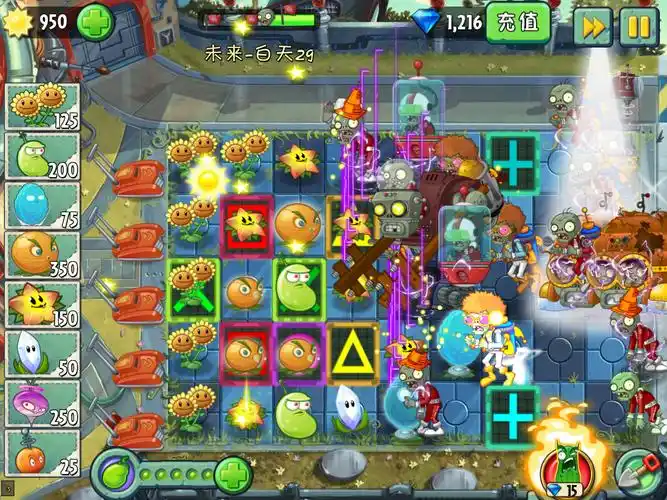
Task: Buy more plant food with the plus button
Action: [232, 471]
